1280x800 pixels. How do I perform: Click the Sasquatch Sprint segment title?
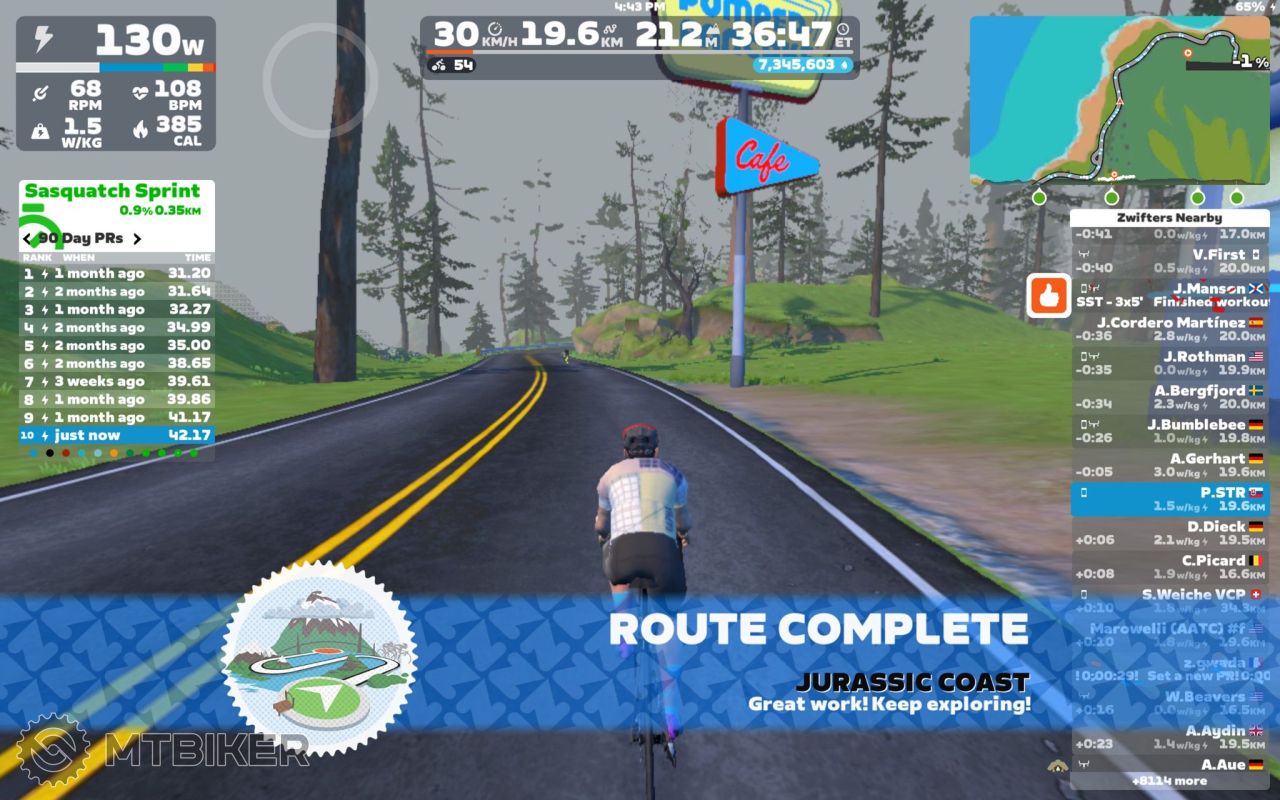pyautogui.click(x=112, y=191)
